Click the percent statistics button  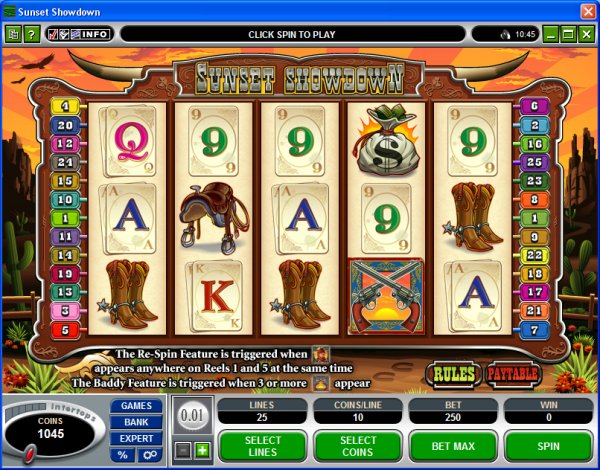pos(124,455)
